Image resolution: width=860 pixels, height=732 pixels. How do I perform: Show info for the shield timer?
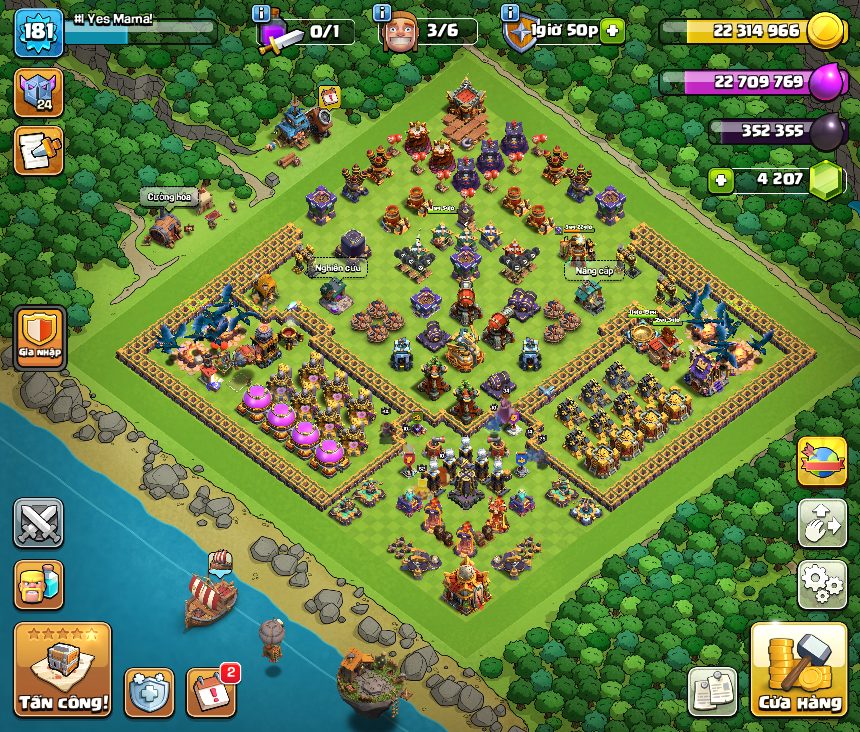click(x=510, y=13)
